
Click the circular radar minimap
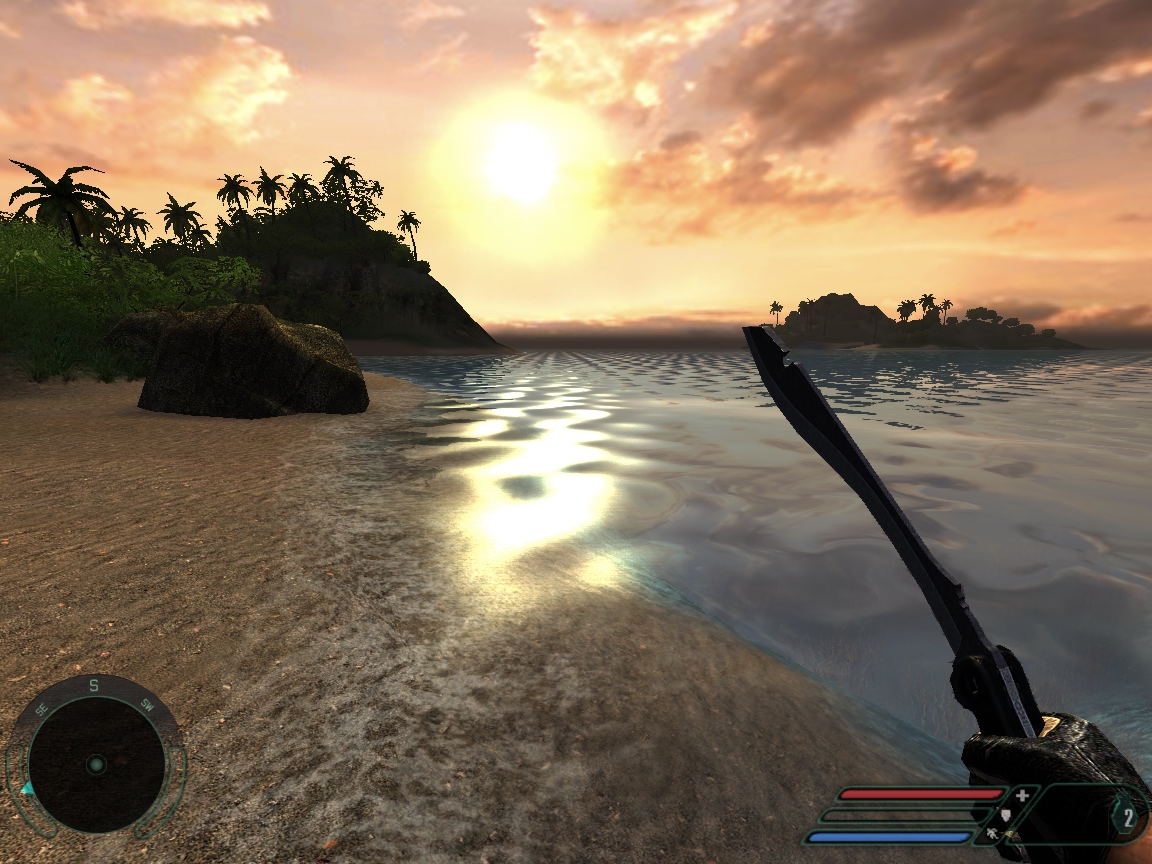coord(95,763)
